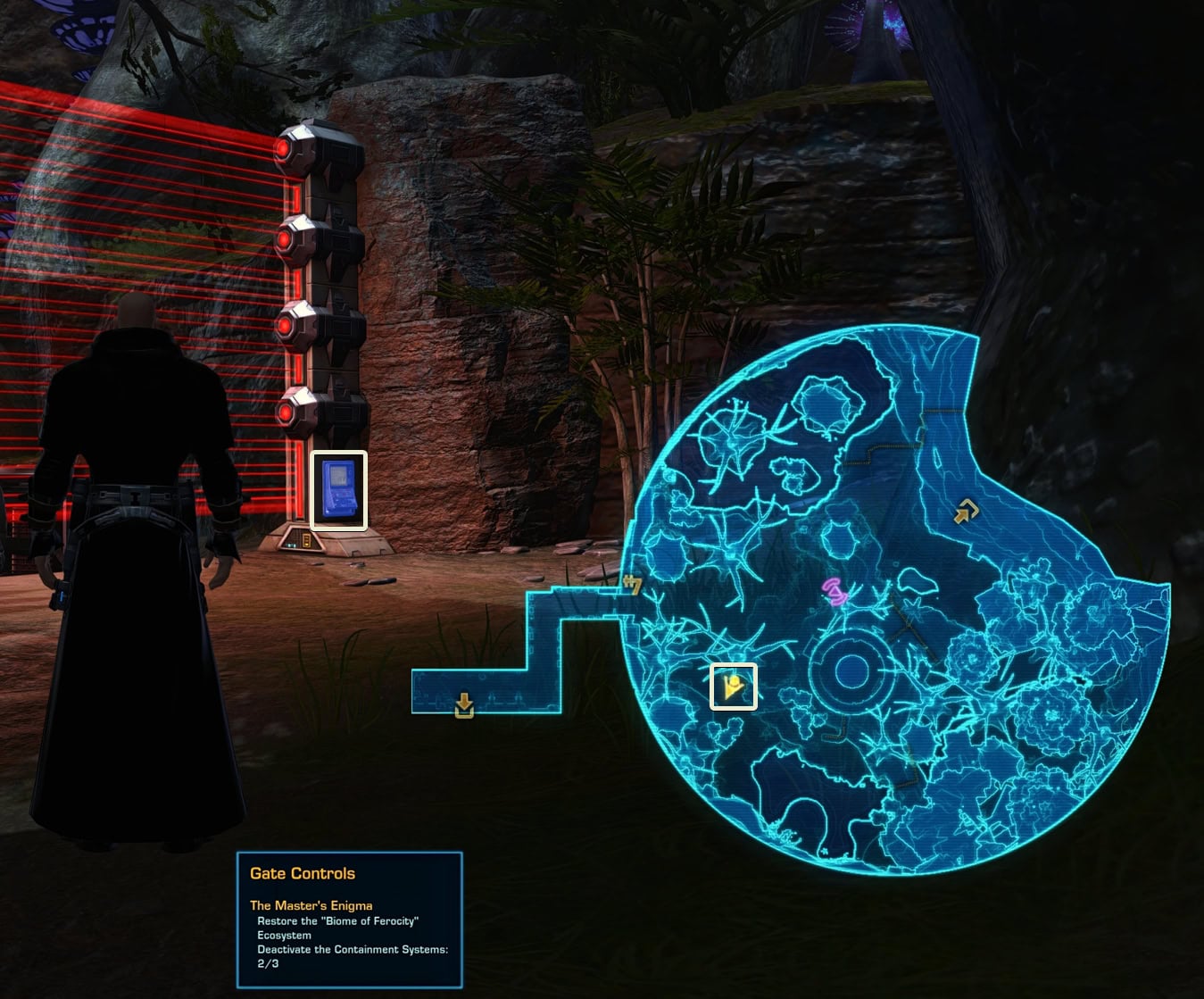Select the gate marker labeled 7 on the map

pos(634,586)
